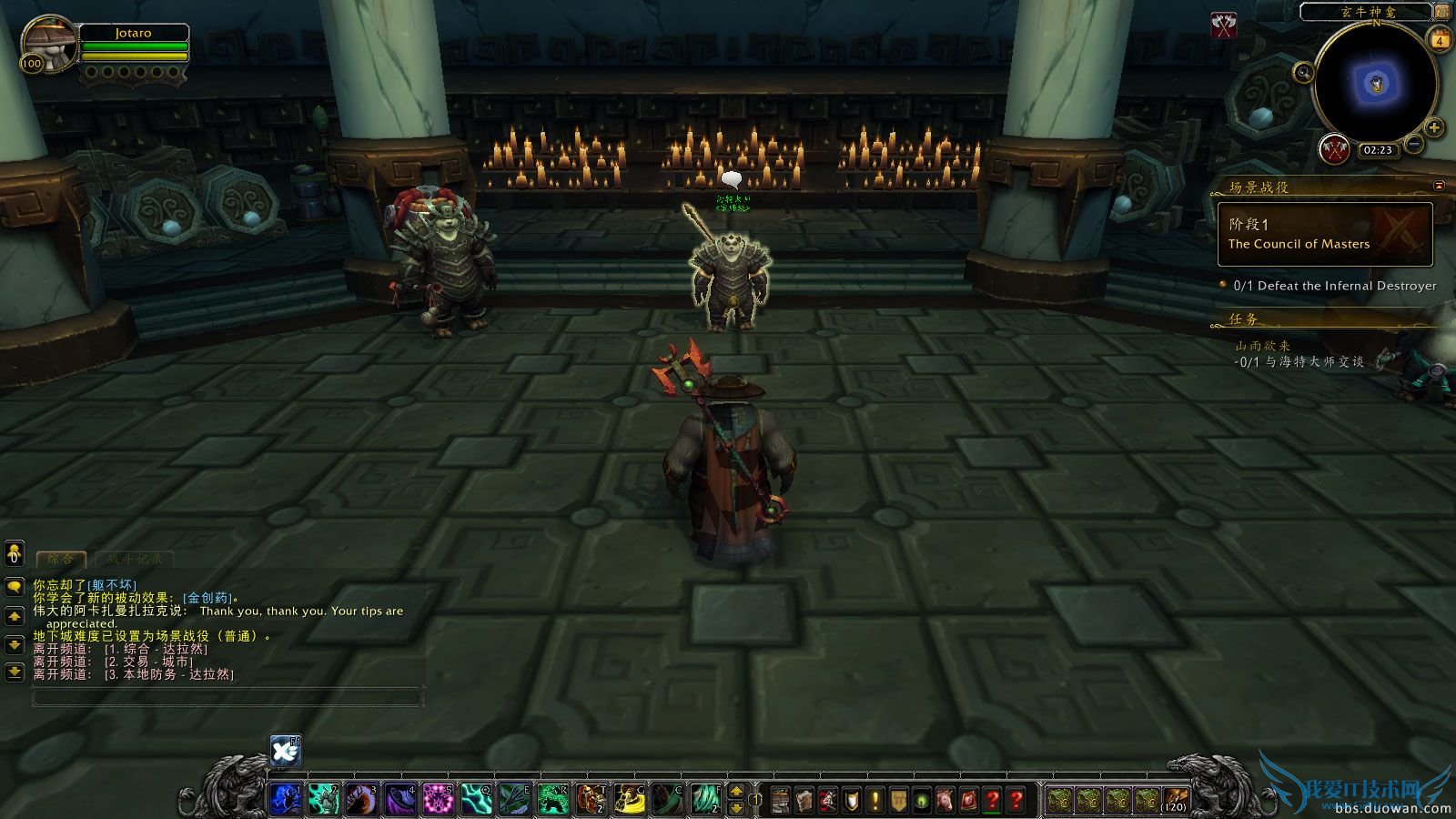Image resolution: width=1456 pixels, height=819 pixels.
Task: Click the chat input field below the messages
Action: point(227,696)
